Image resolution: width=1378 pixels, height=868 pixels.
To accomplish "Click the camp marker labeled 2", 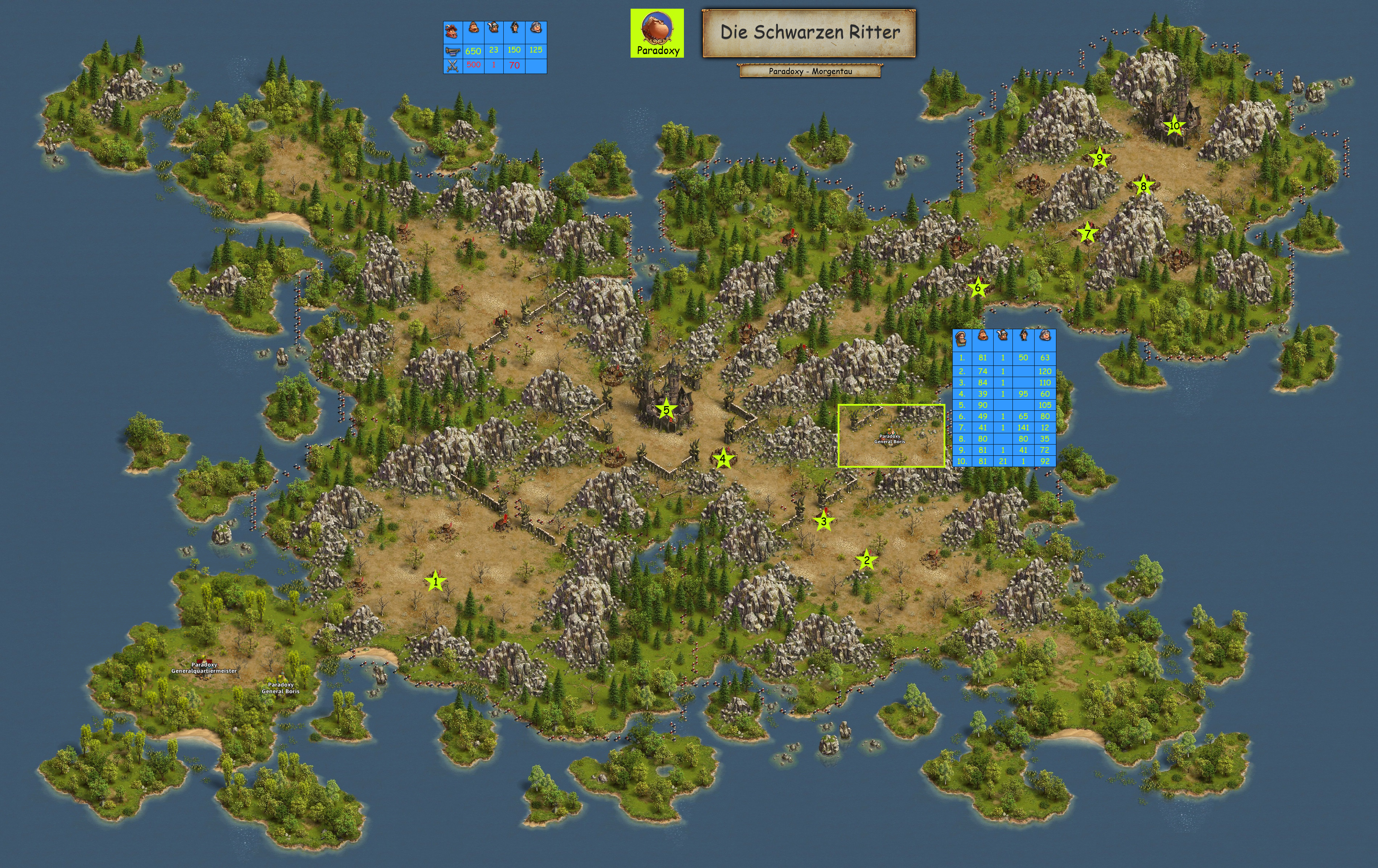I will 866,560.
